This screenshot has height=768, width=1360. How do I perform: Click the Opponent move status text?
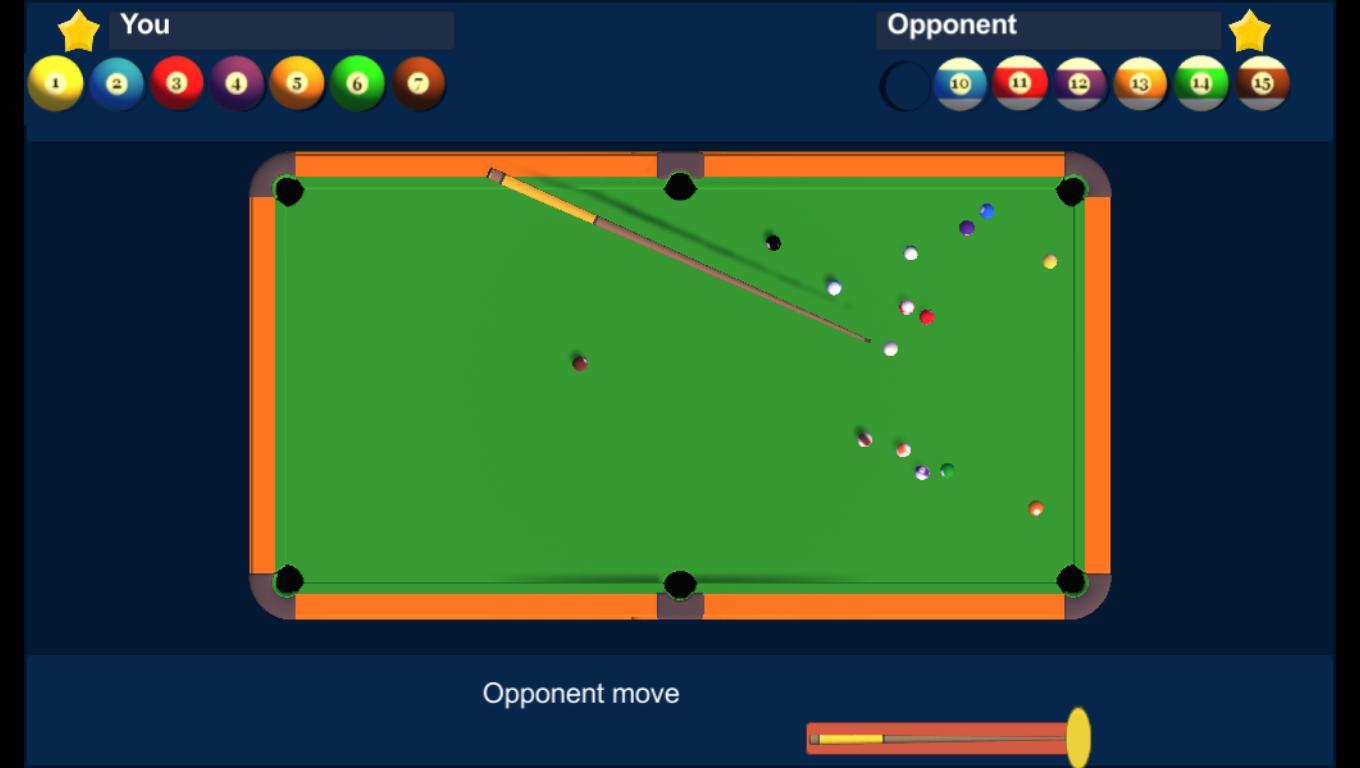pyautogui.click(x=581, y=692)
